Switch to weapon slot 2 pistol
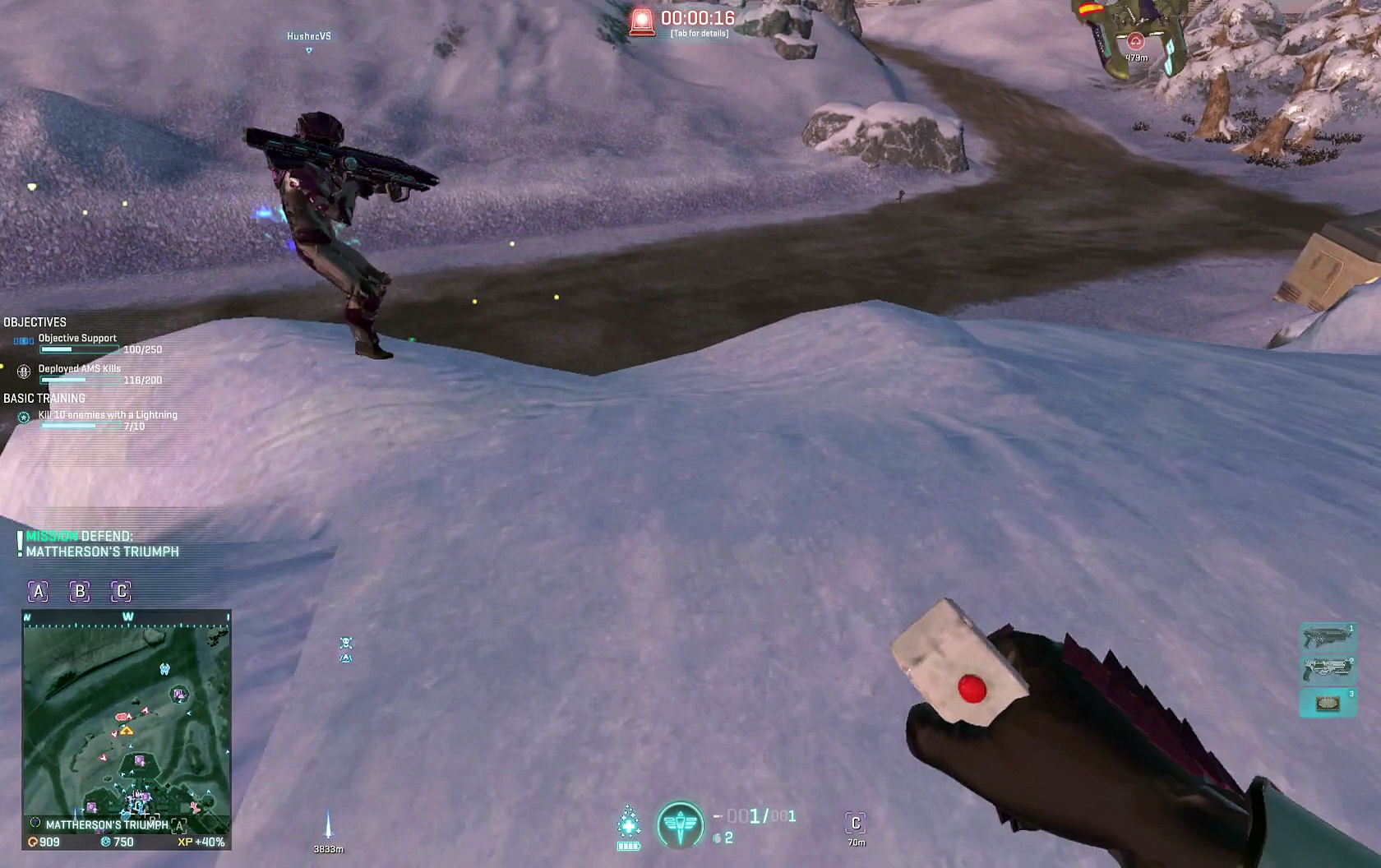The height and width of the screenshot is (868, 1381). pos(1328,669)
